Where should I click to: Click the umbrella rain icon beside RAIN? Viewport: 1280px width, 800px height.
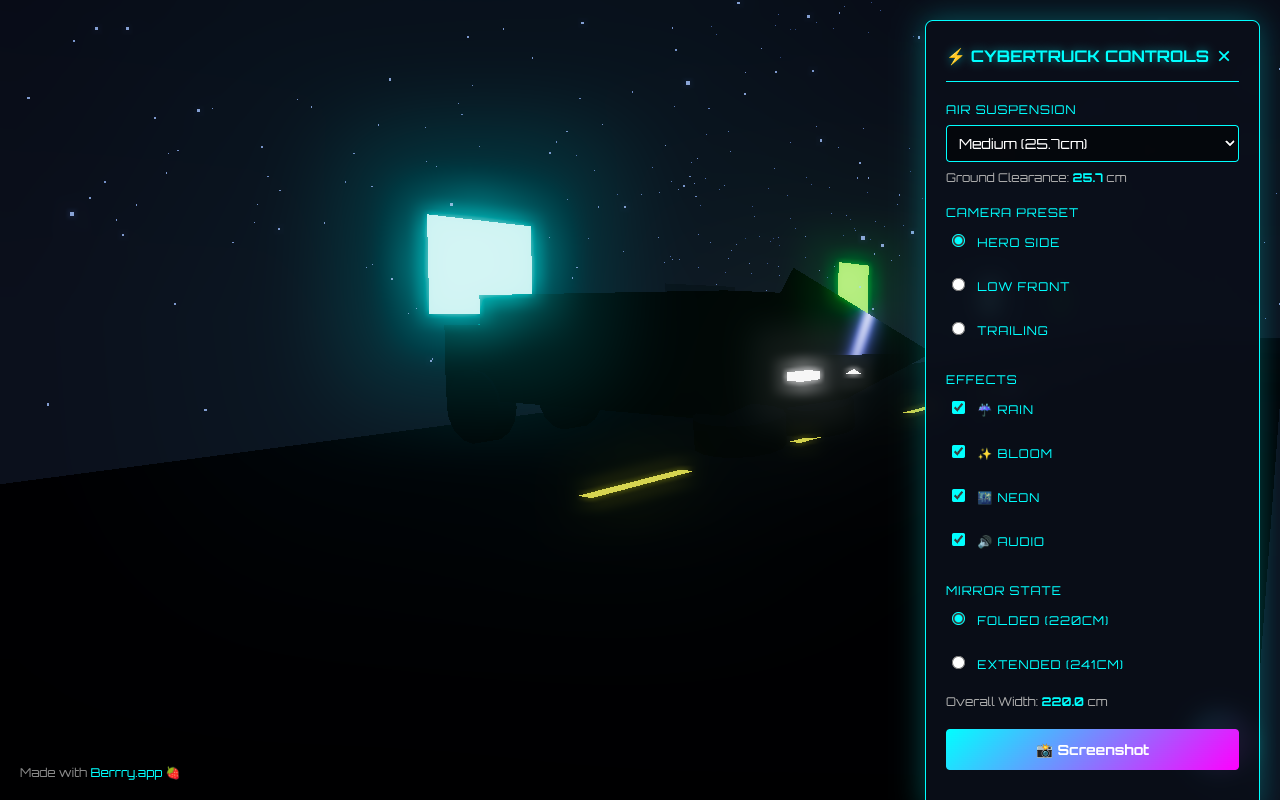(983, 409)
